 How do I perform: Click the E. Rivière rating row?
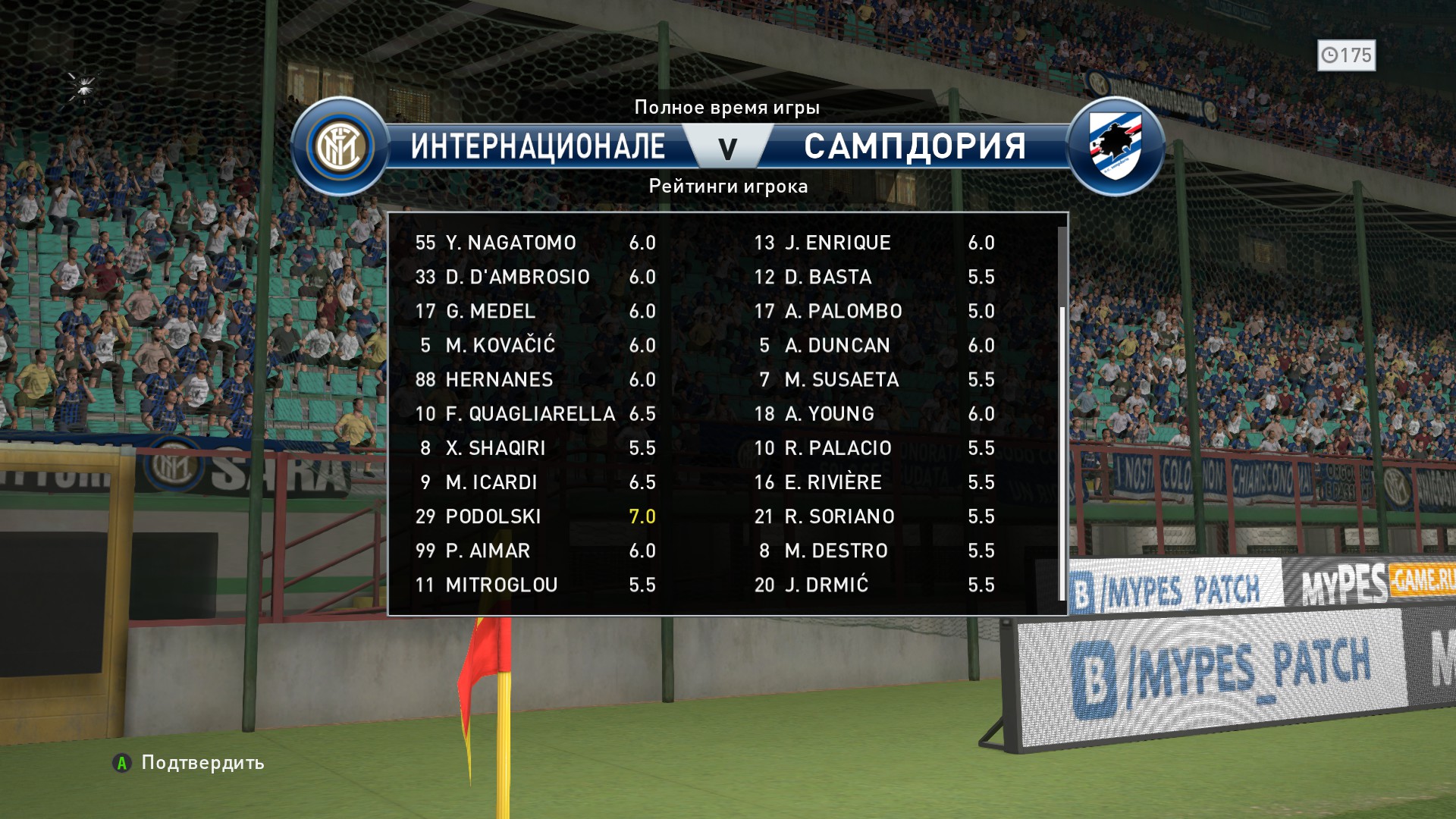click(833, 482)
